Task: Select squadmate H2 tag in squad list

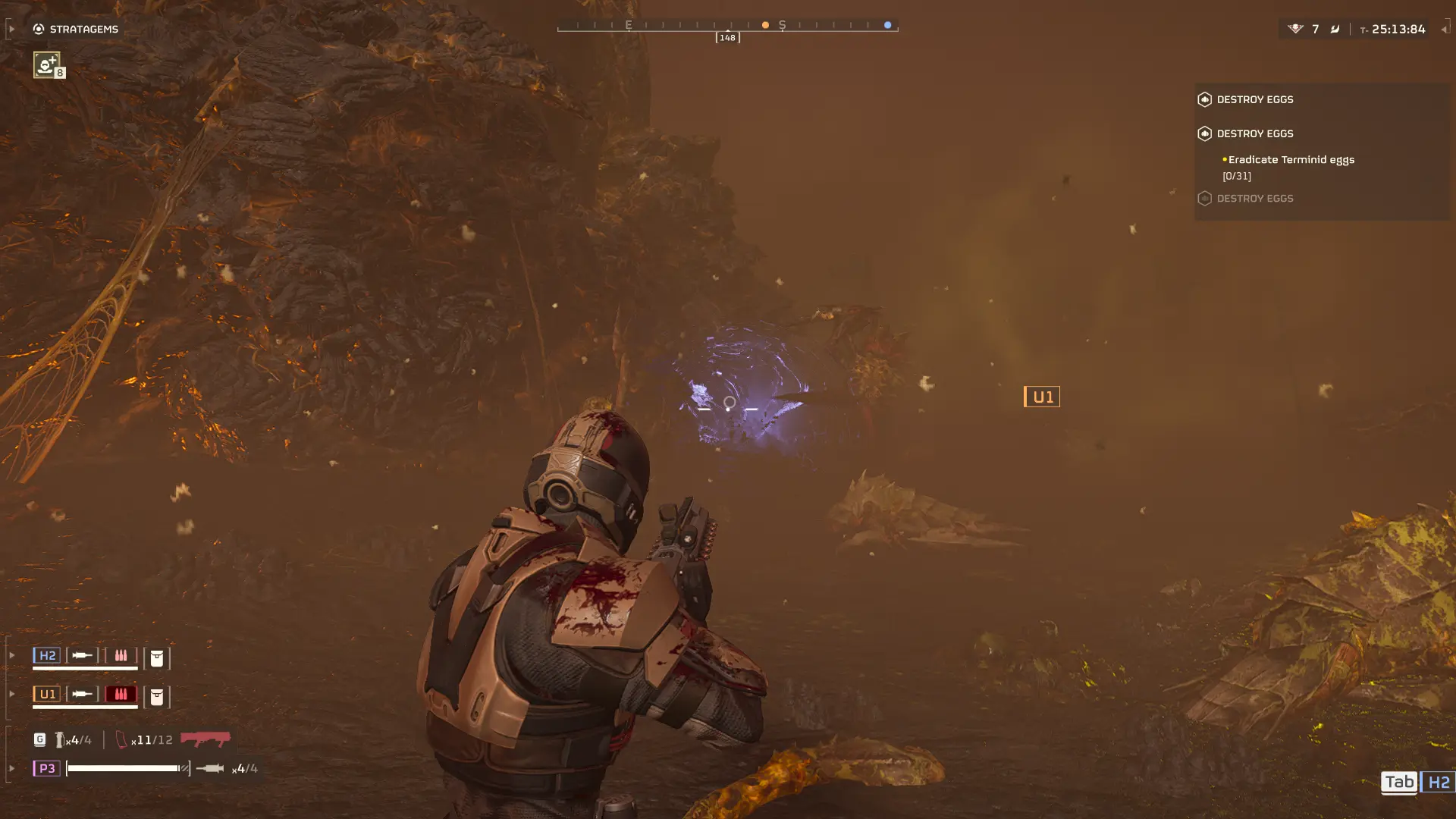Action: (47, 655)
